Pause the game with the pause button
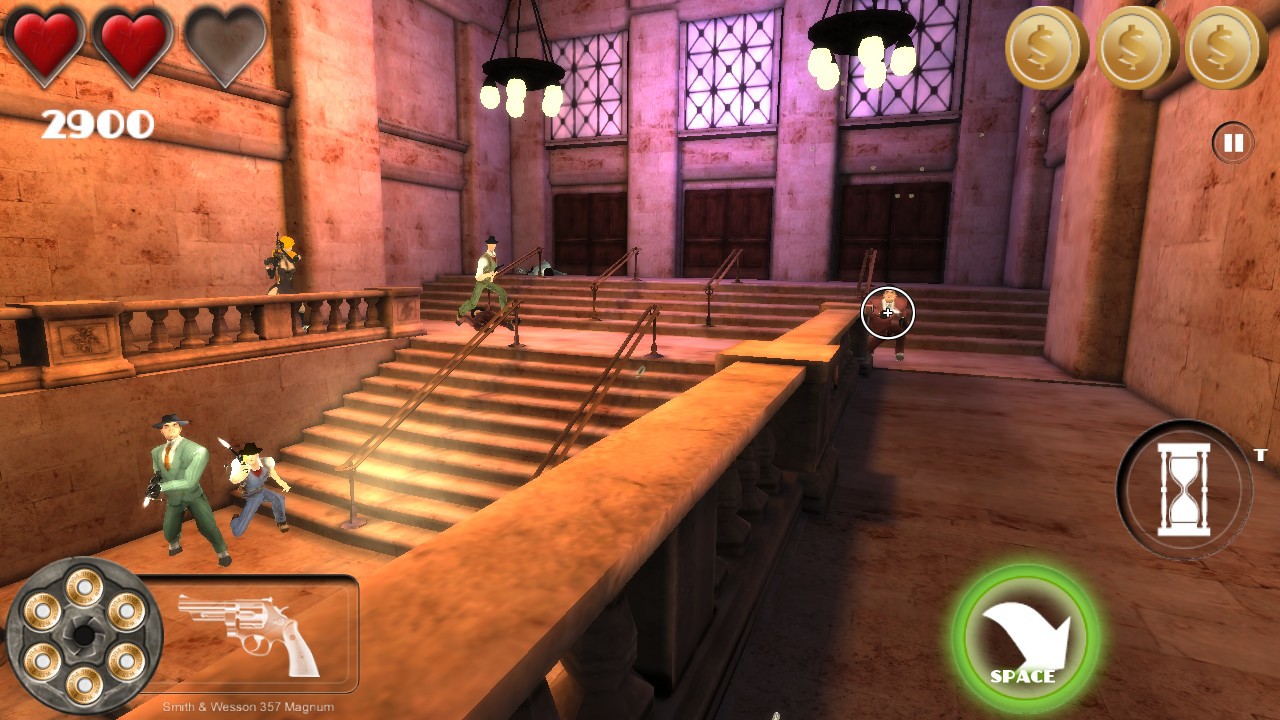Viewport: 1280px width, 720px height. (1233, 143)
